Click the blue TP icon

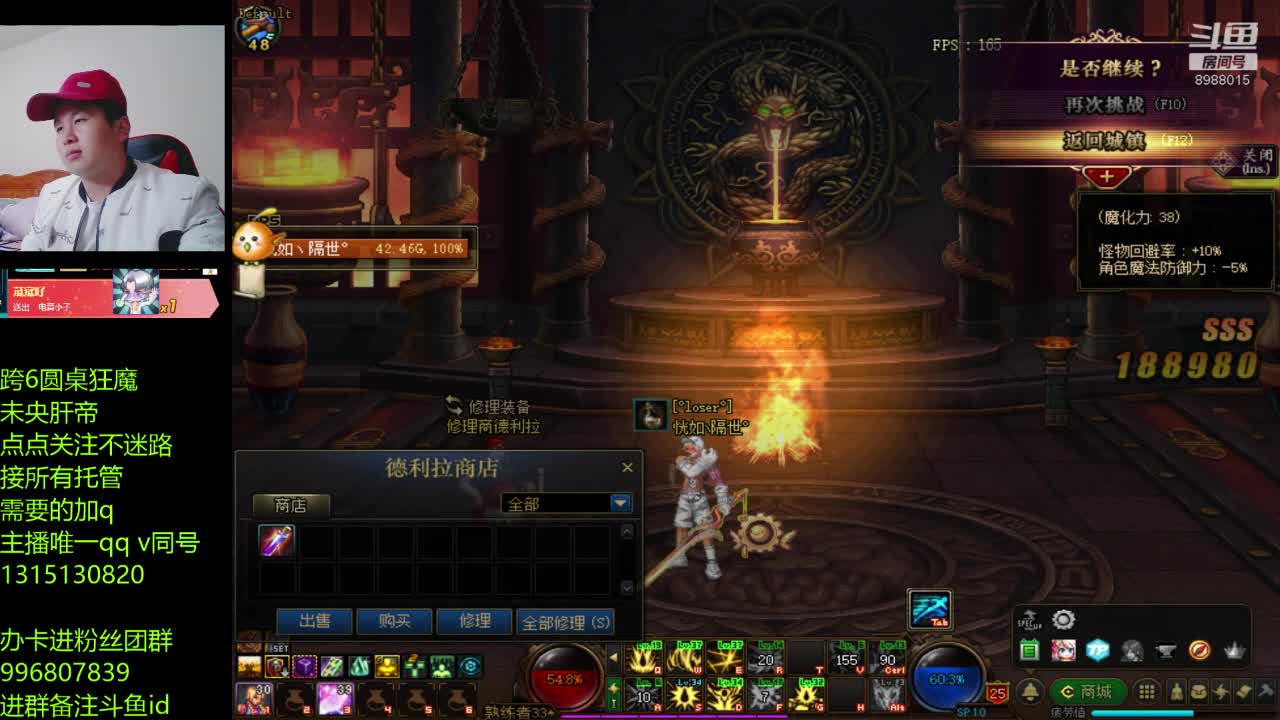[x=1098, y=650]
